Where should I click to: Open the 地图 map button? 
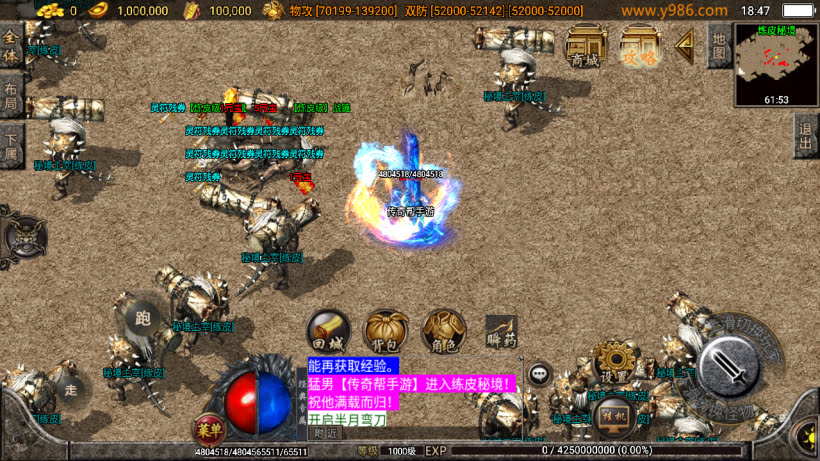(x=718, y=45)
